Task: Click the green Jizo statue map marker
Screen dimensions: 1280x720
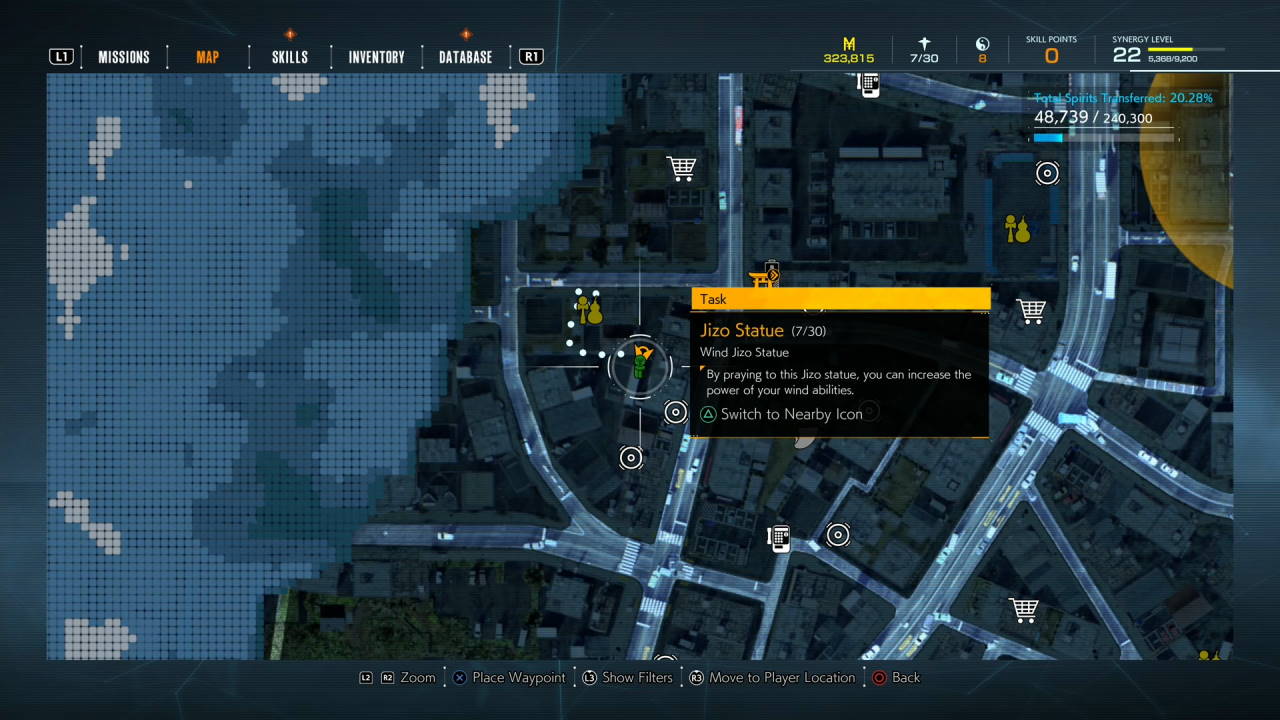Action: click(x=639, y=366)
